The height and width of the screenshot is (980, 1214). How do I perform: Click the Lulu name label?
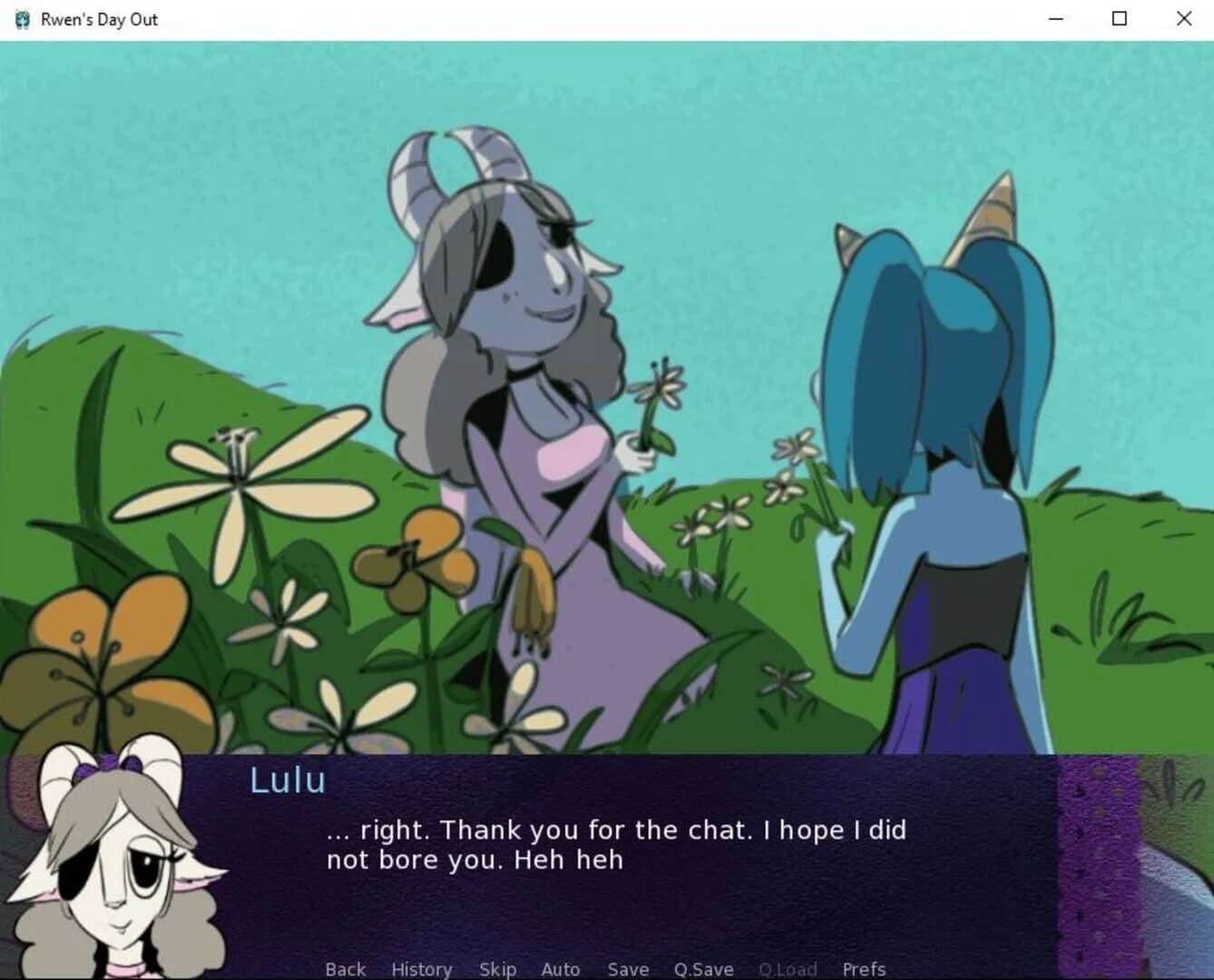pos(287,779)
